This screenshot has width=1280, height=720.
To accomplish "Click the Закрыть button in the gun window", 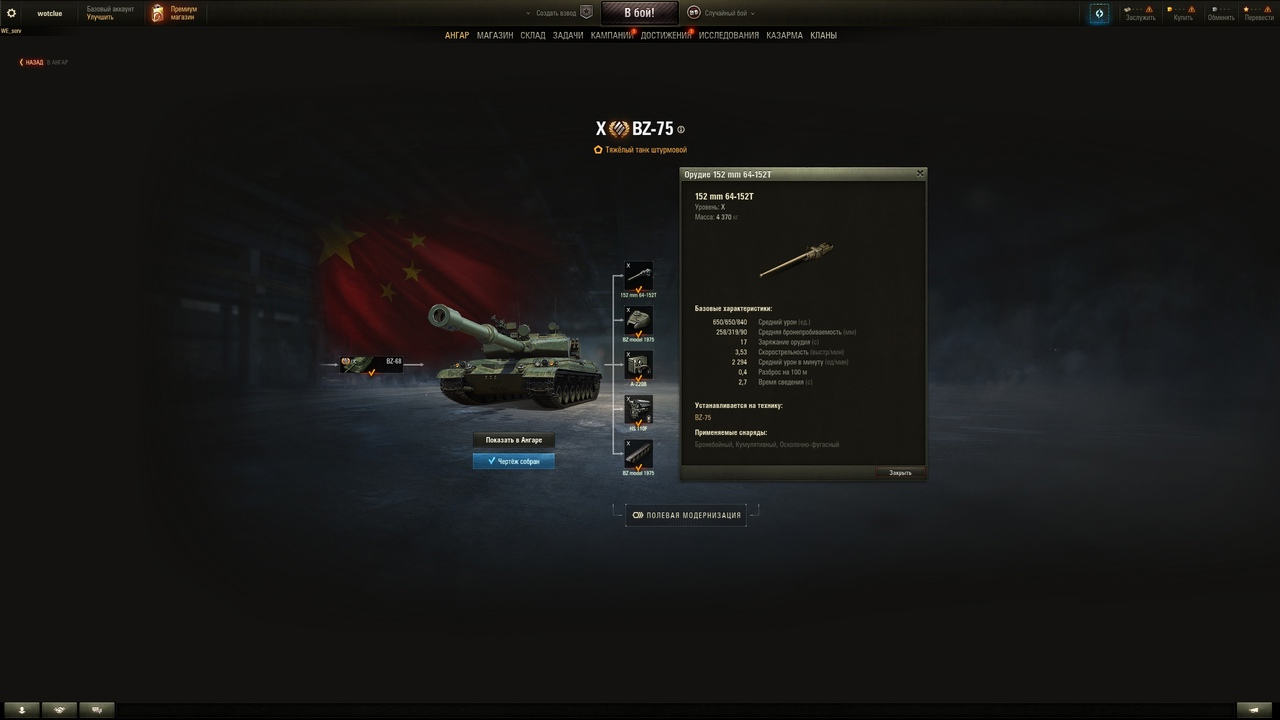I will 900,473.
